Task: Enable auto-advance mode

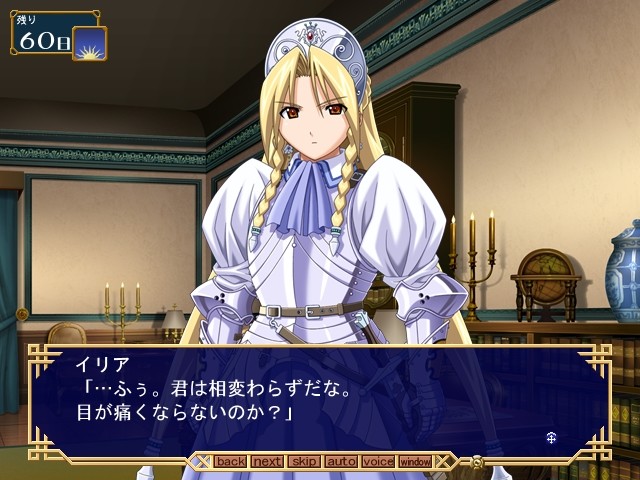Action: [341, 462]
